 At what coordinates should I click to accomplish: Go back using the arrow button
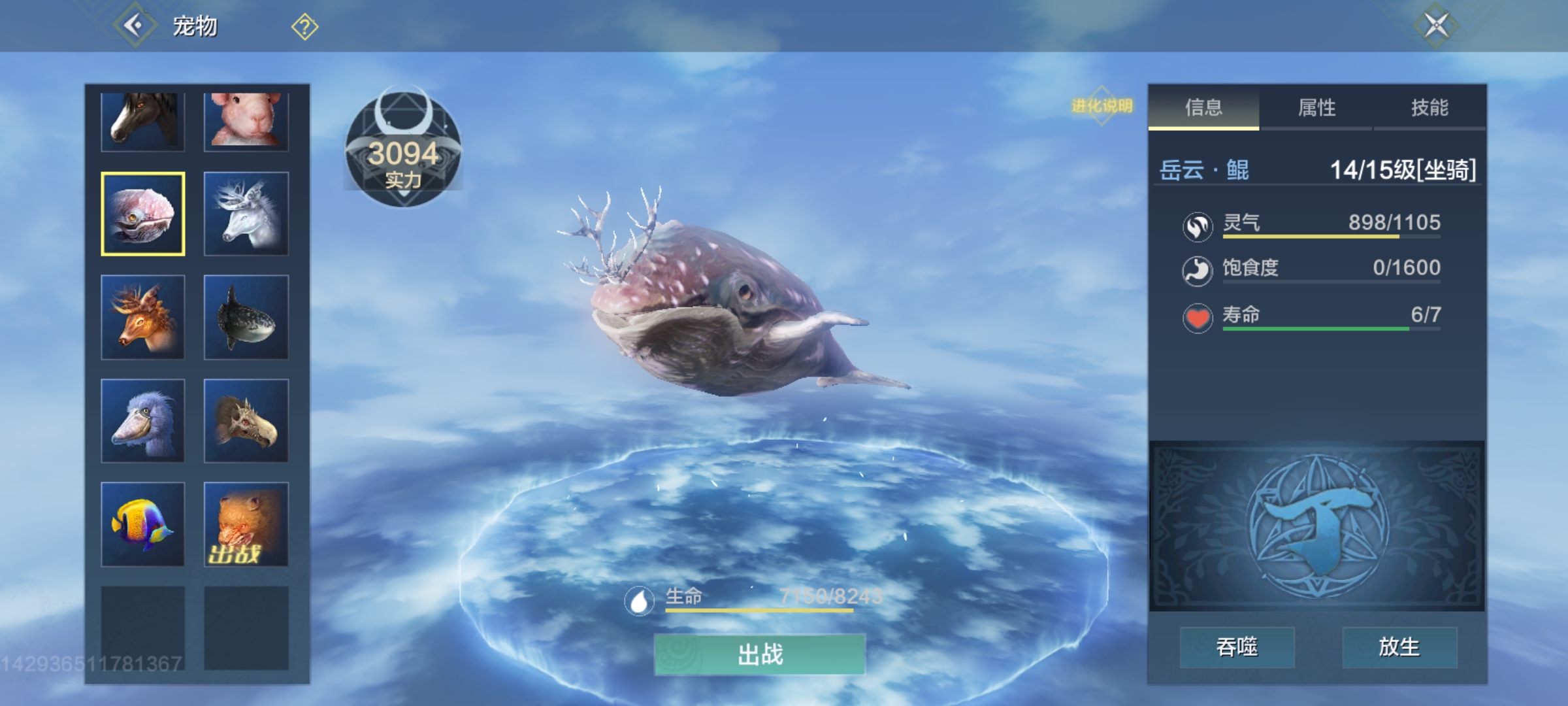[135, 26]
